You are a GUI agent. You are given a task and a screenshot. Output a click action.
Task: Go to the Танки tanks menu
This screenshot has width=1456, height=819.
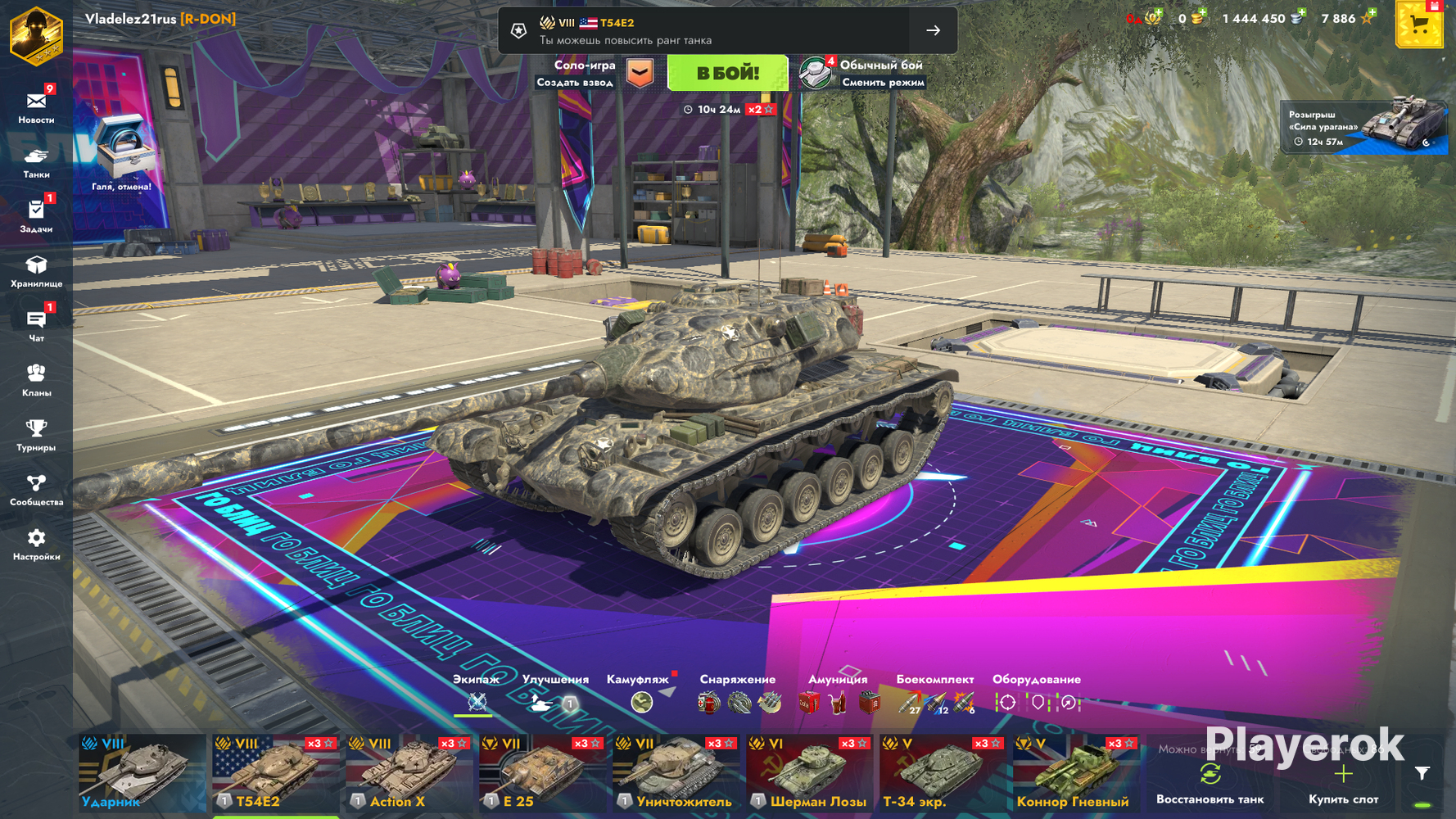(x=36, y=161)
